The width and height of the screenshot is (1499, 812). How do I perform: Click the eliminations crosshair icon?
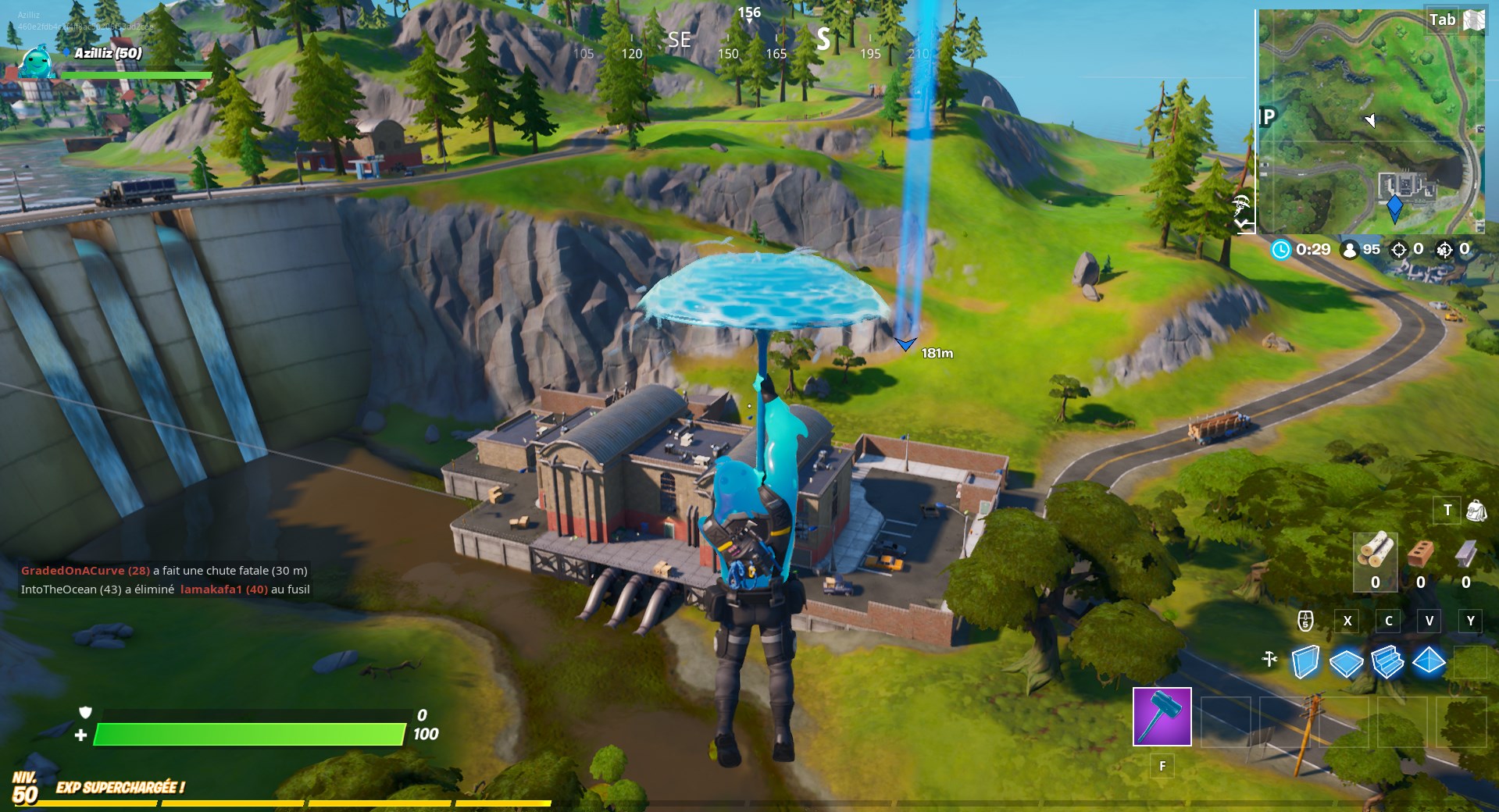tap(1397, 250)
